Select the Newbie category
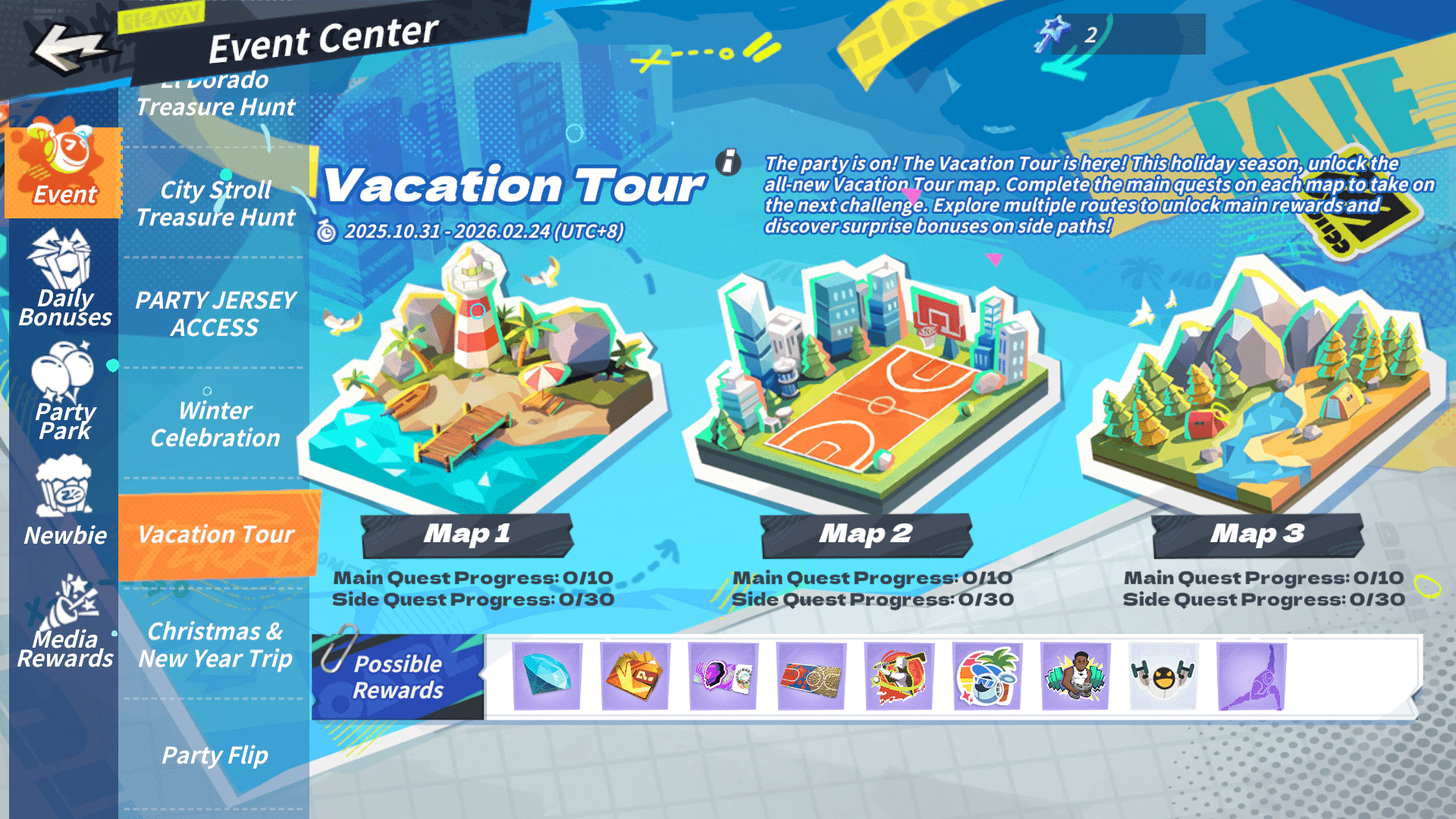This screenshot has height=819, width=1456. pos(64,502)
